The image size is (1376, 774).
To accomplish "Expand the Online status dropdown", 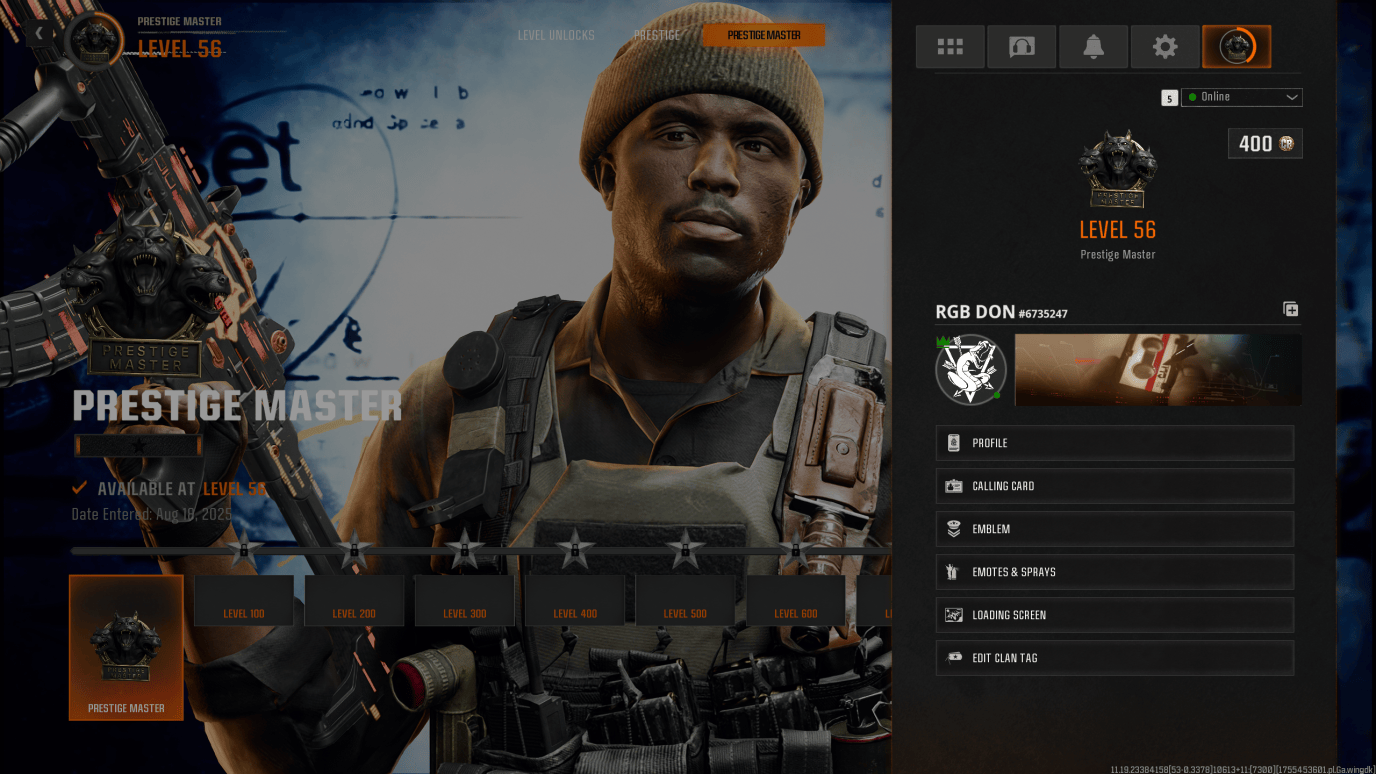I will (x=1241, y=97).
